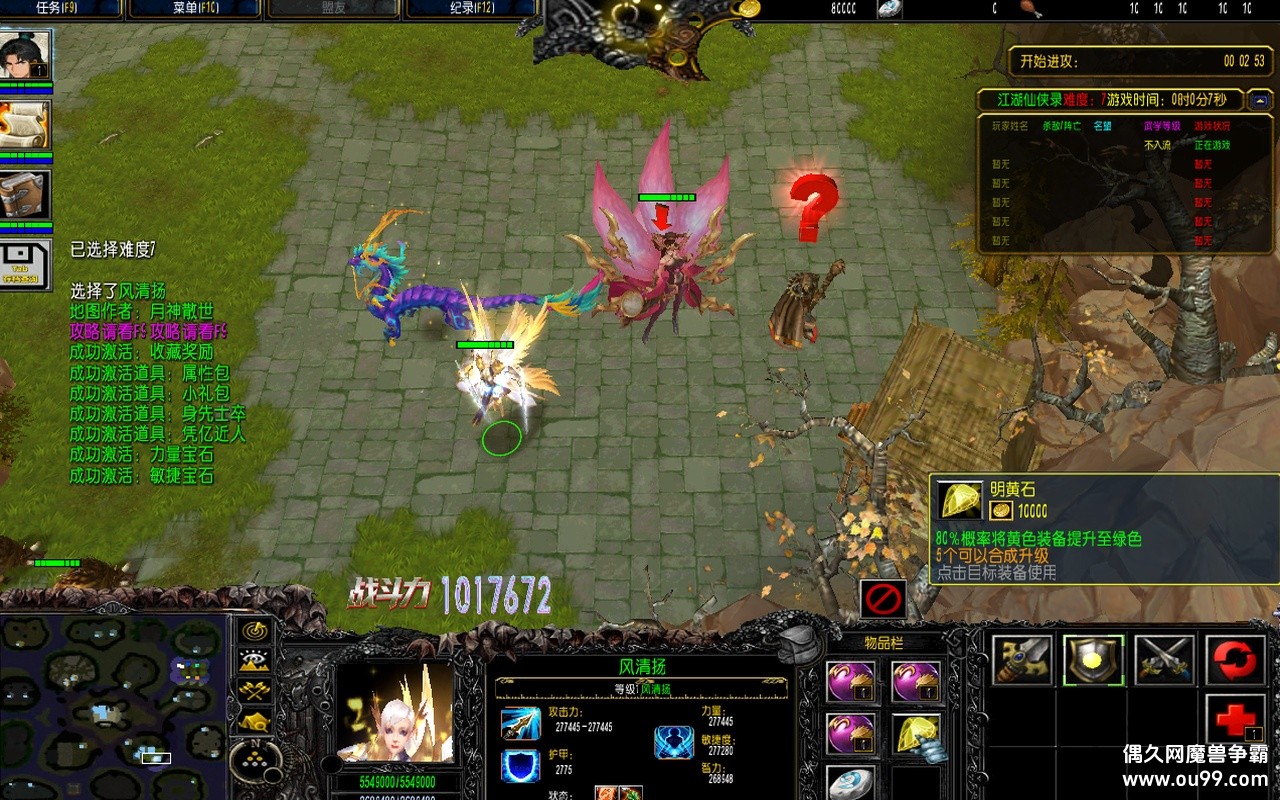Click the 风清扬 hero portrait
Screen dimensions: 1280x800
pyautogui.click(x=396, y=714)
